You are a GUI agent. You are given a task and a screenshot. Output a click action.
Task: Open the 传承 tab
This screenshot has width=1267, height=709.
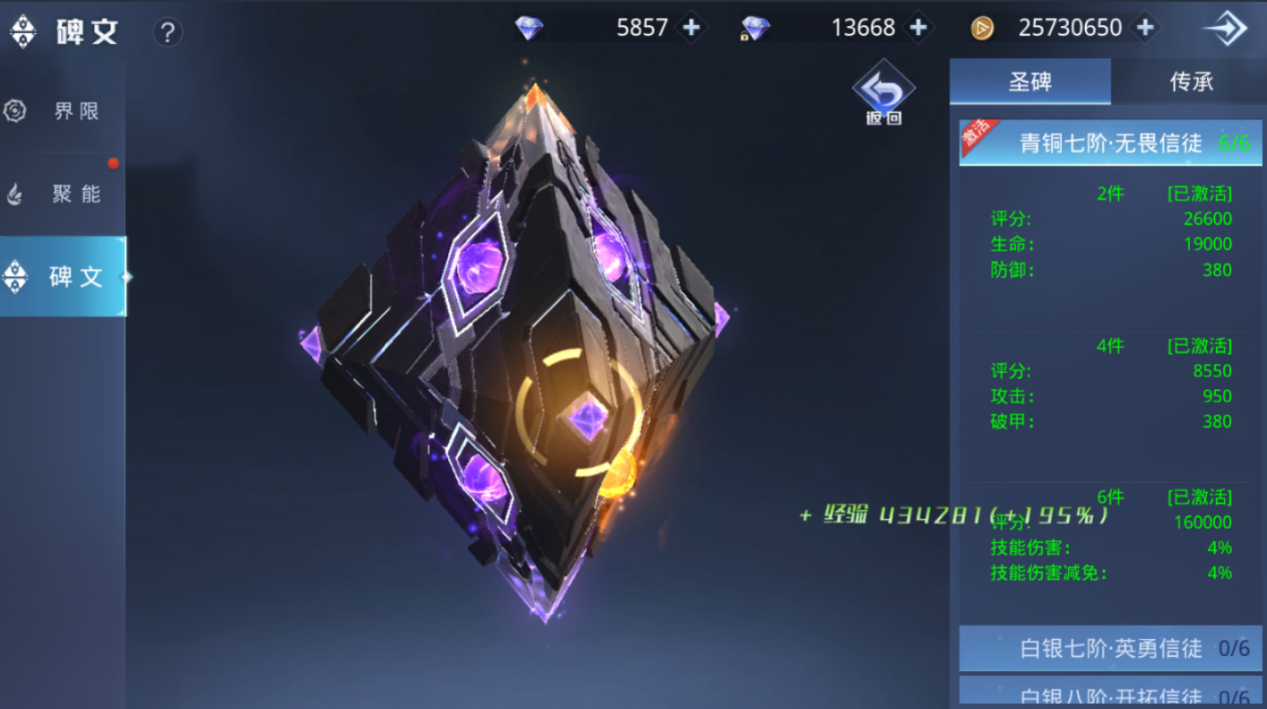1190,81
